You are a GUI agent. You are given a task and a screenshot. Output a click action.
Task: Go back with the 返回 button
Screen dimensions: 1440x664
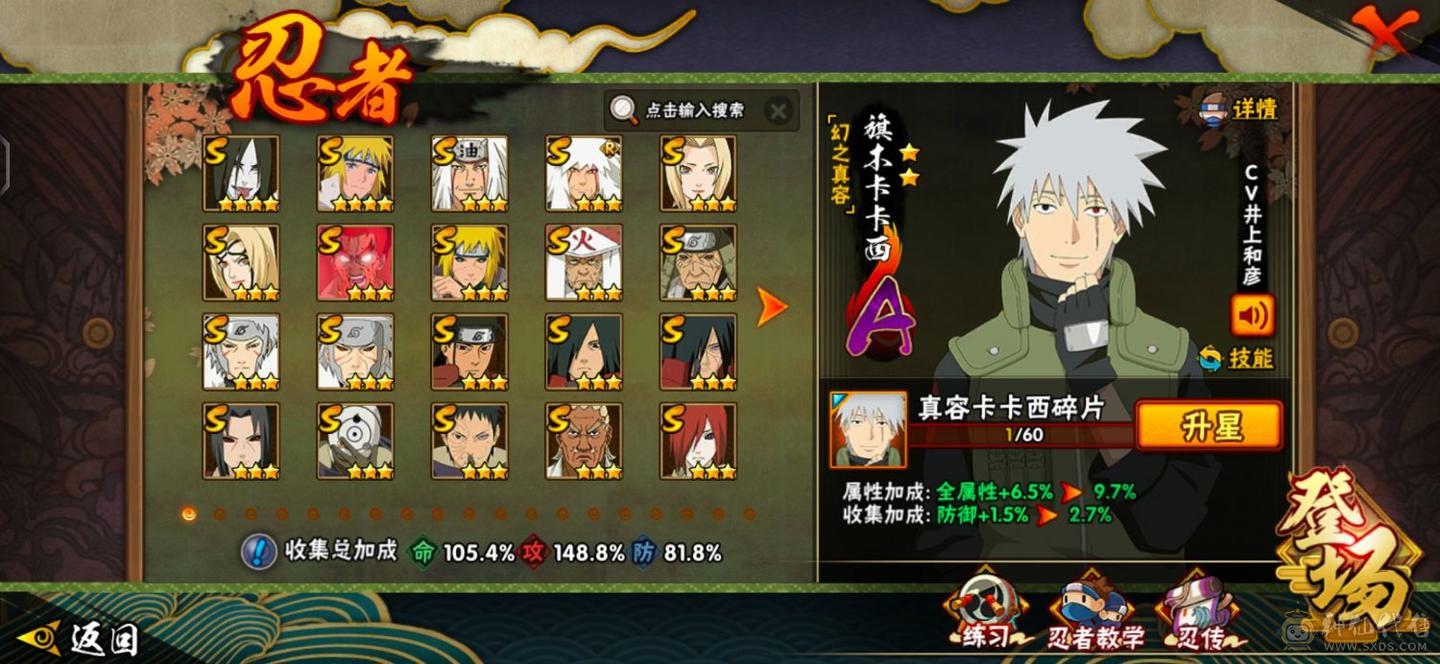tap(78, 638)
